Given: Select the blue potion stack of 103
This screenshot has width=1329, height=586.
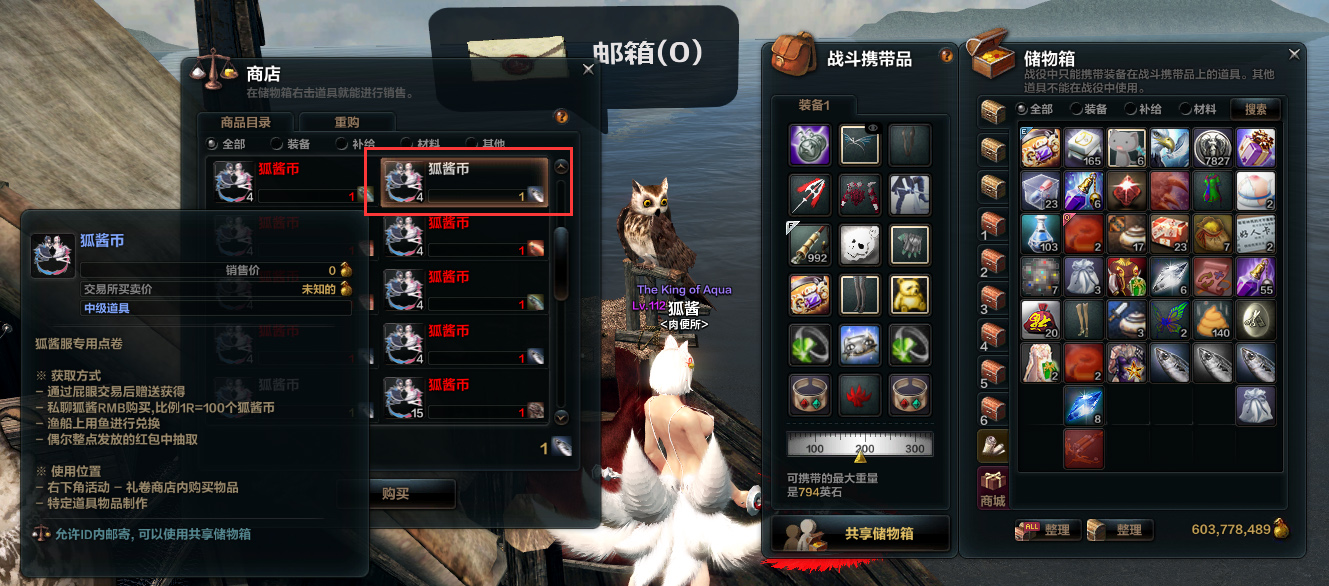Looking at the screenshot, I should pyautogui.click(x=1039, y=232).
